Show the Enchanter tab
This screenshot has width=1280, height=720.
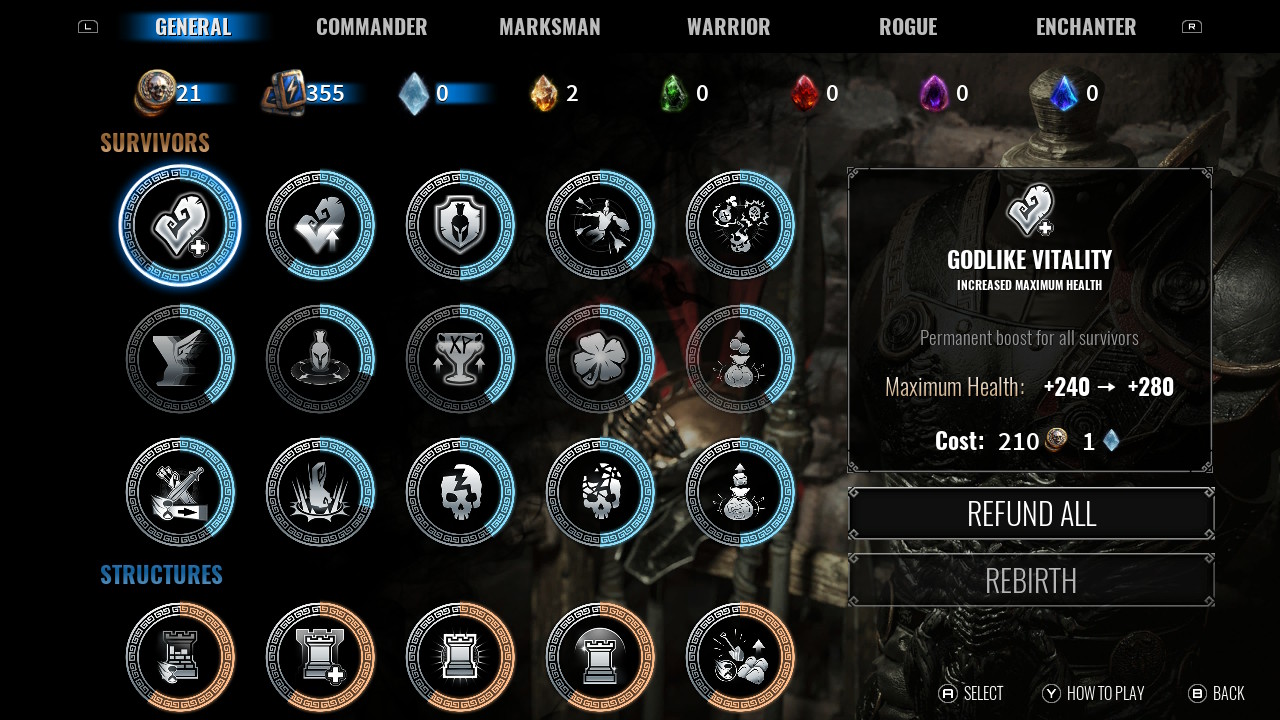[1085, 27]
